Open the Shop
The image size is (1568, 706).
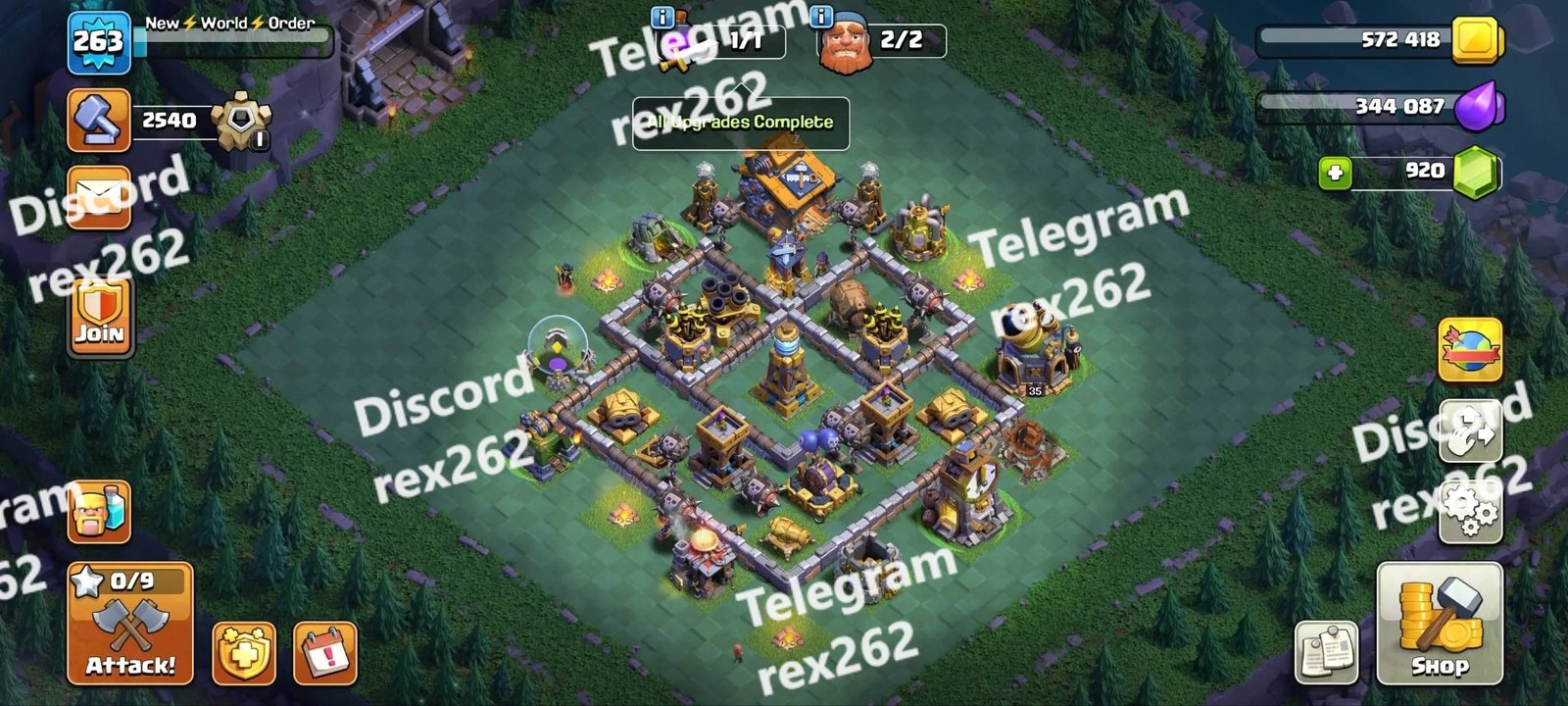[x=1439, y=625]
